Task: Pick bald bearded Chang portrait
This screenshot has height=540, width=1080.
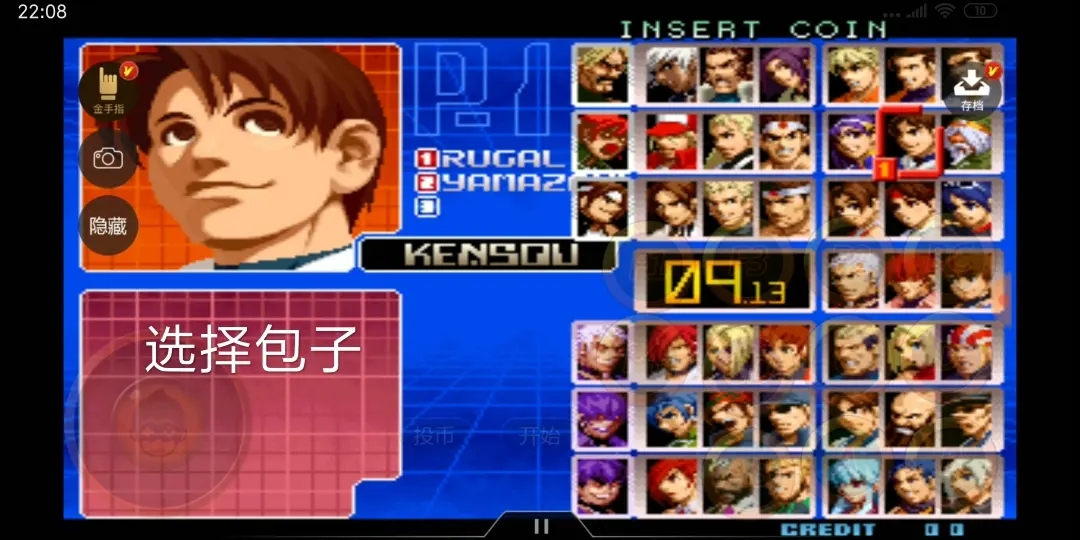Action: tap(909, 418)
